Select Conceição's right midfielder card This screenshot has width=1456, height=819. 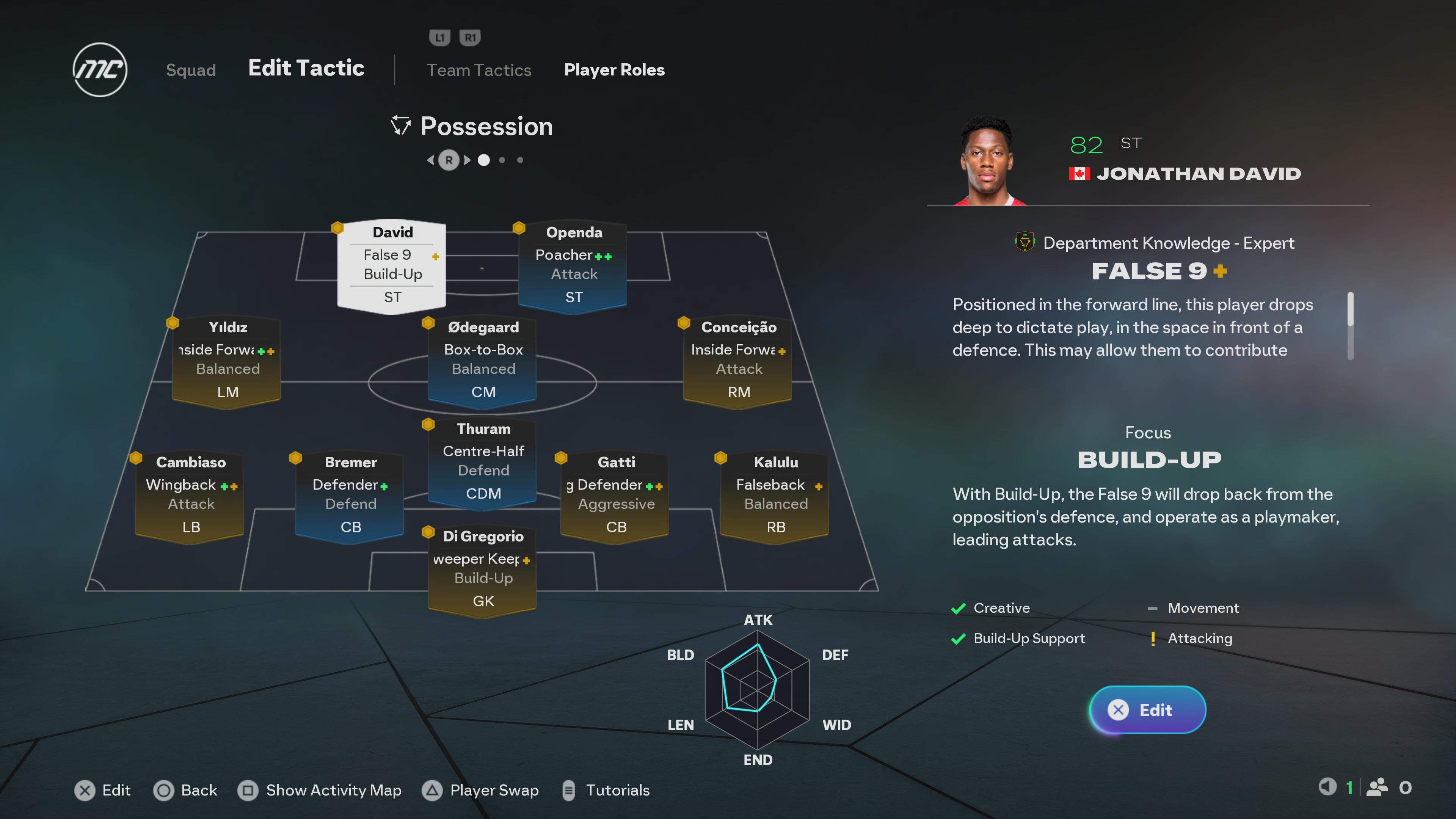click(x=738, y=359)
